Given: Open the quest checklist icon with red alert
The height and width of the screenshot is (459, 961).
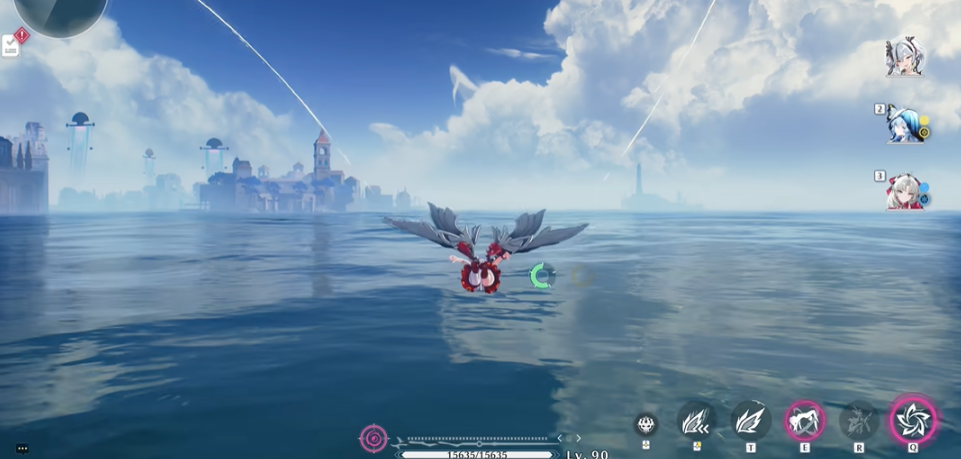Looking at the screenshot, I should coord(13,43).
